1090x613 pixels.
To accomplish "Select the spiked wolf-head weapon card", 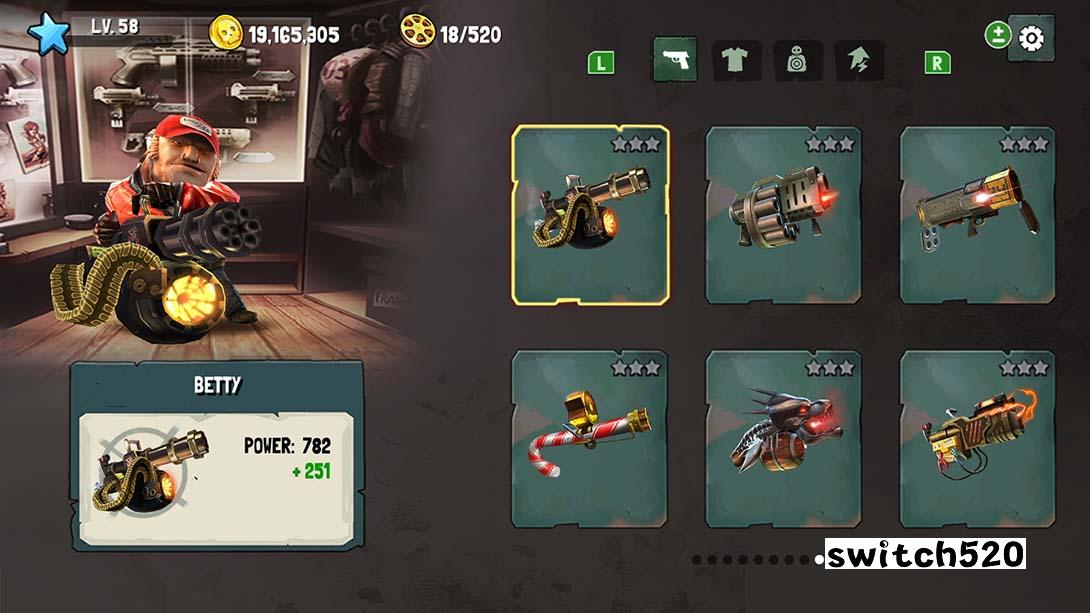I will coord(784,438).
